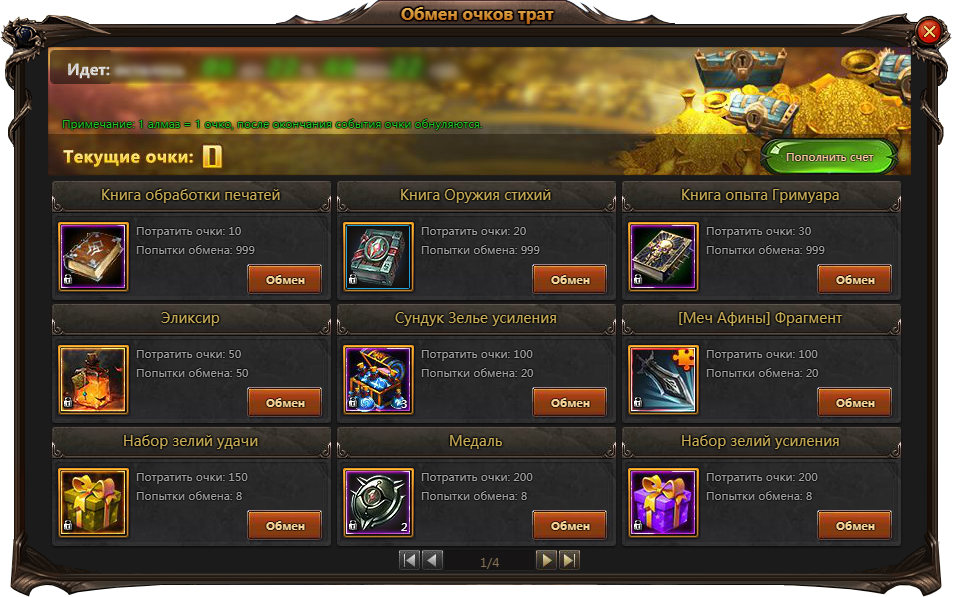Exchange points for the Медаль
This screenshot has height=597, width=954.
pyautogui.click(x=569, y=526)
